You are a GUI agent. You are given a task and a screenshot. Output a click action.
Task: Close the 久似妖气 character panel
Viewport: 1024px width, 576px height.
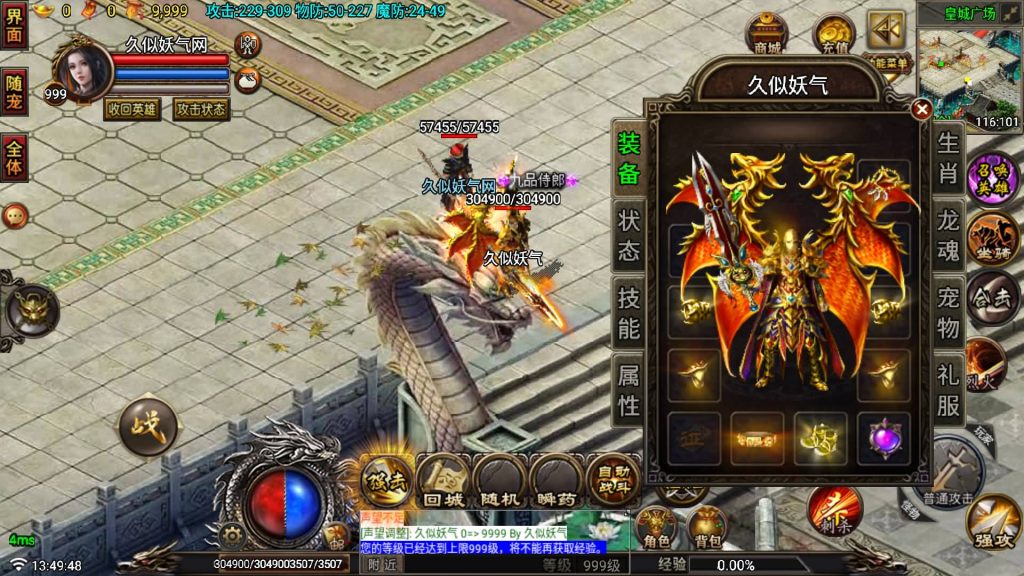tap(922, 109)
